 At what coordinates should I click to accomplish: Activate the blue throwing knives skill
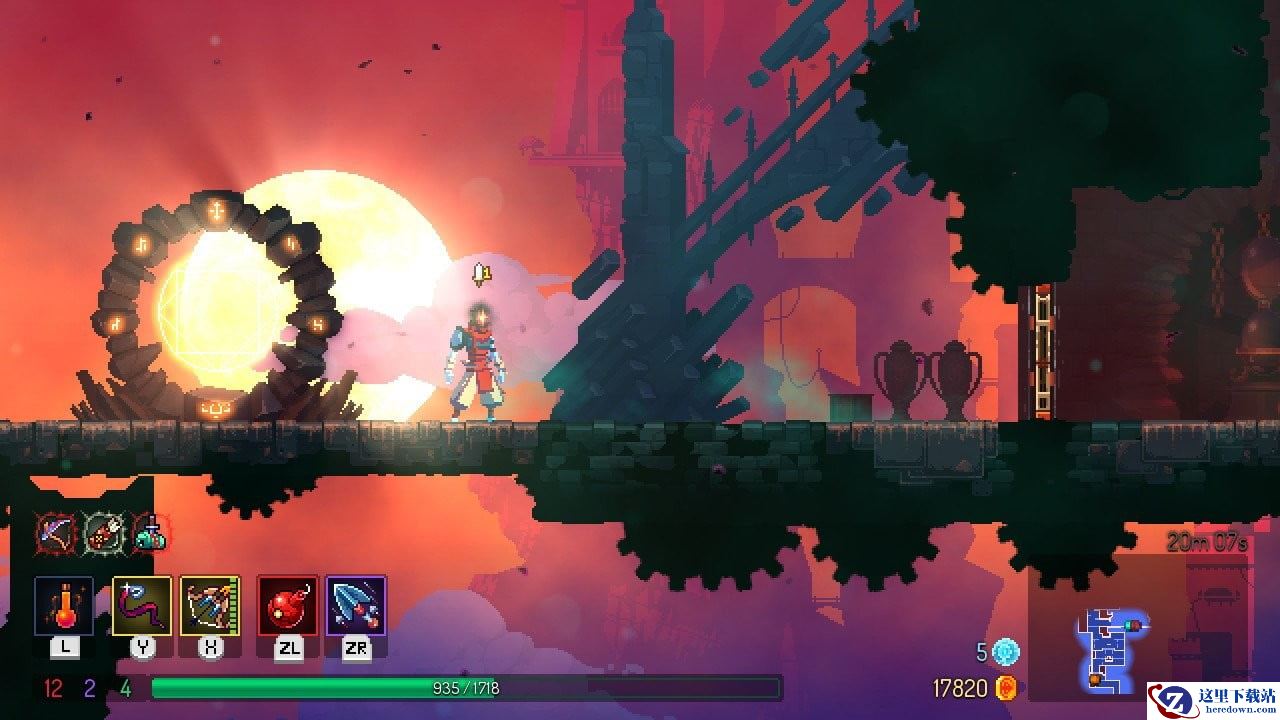click(x=356, y=606)
